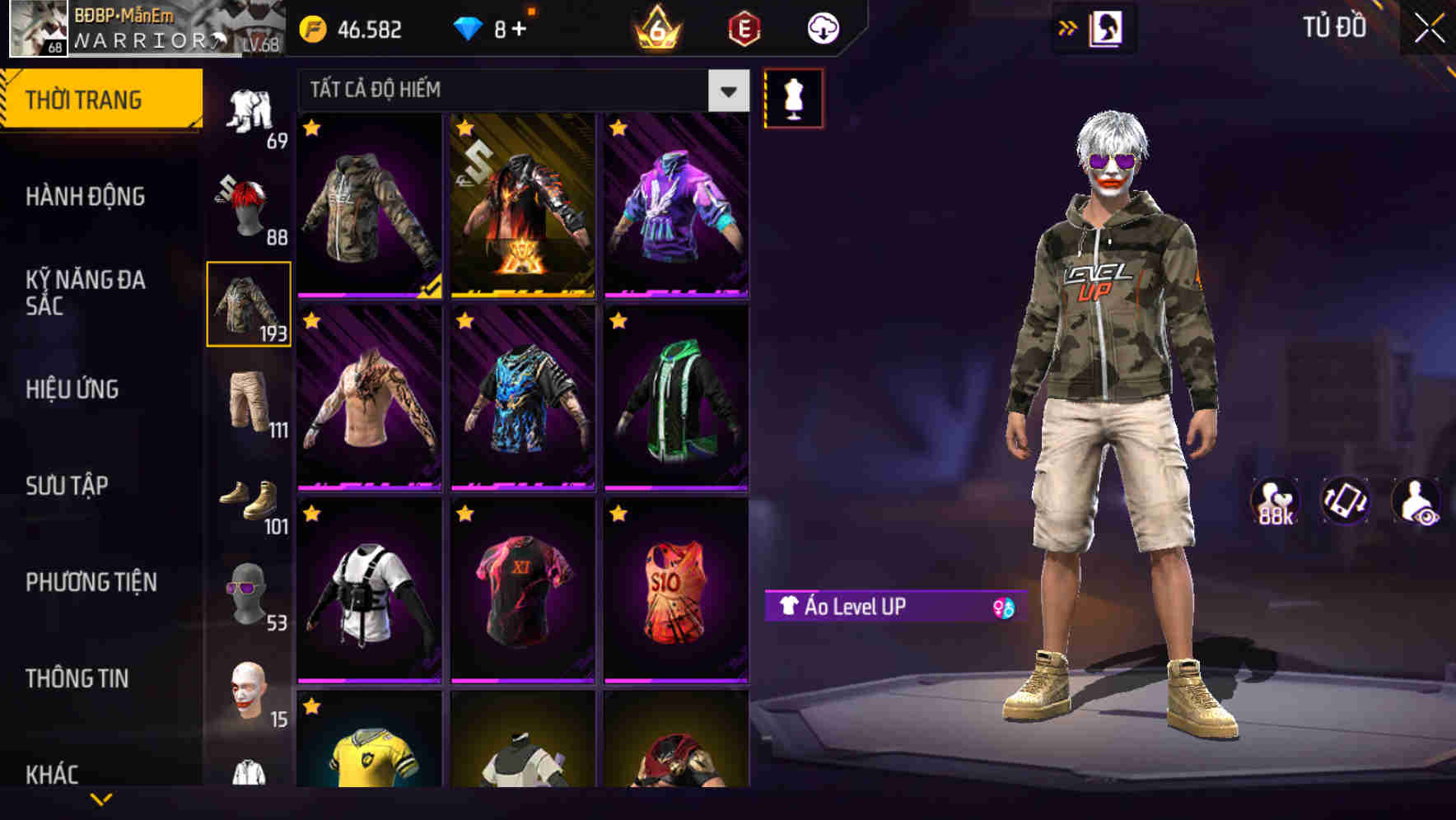Open the mannequin outfit preset panel
The width and height of the screenshot is (1456, 820).
[793, 99]
